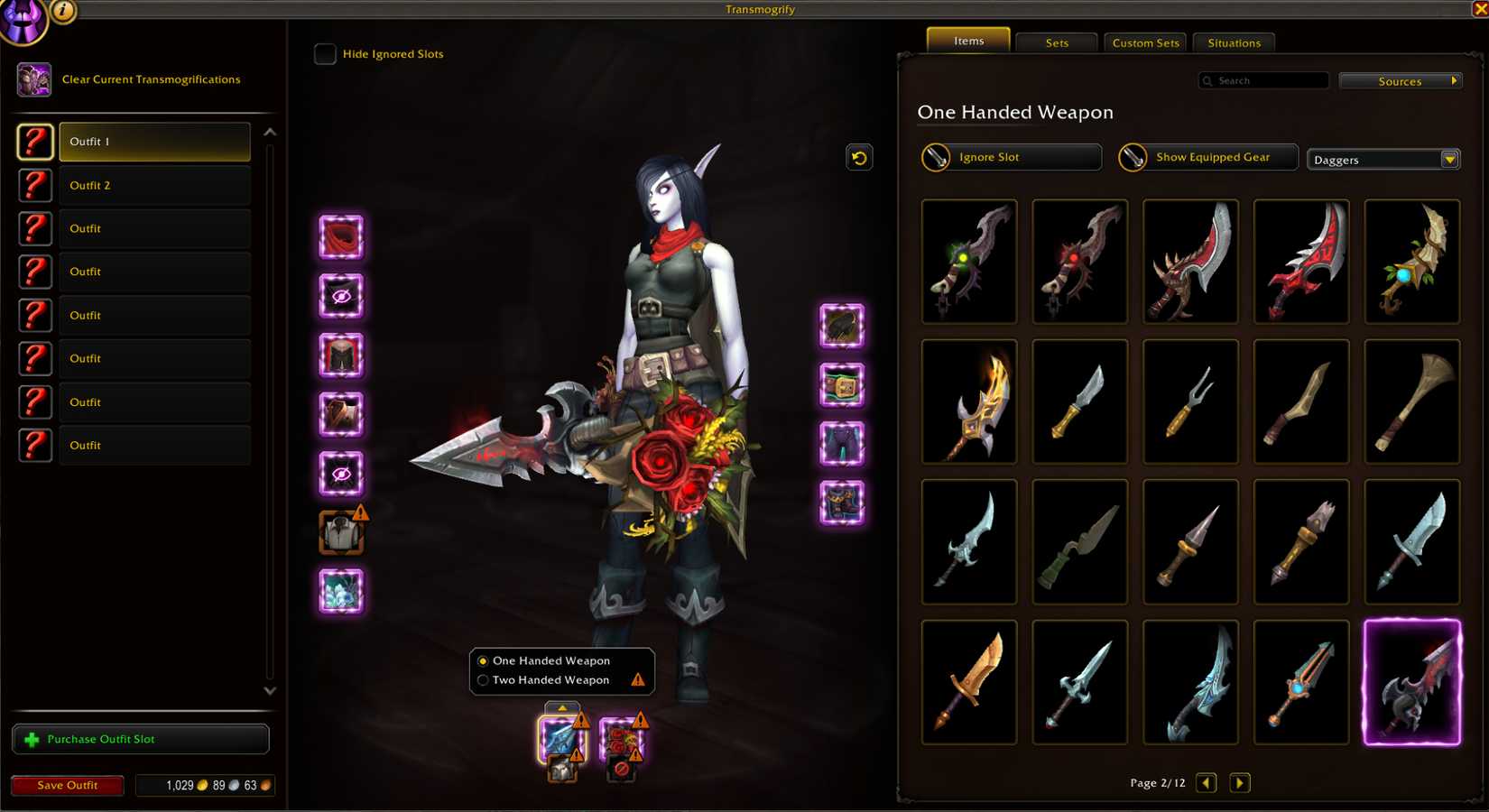
Task: Open the Daggers weapon type dropdown
Action: [x=1383, y=159]
